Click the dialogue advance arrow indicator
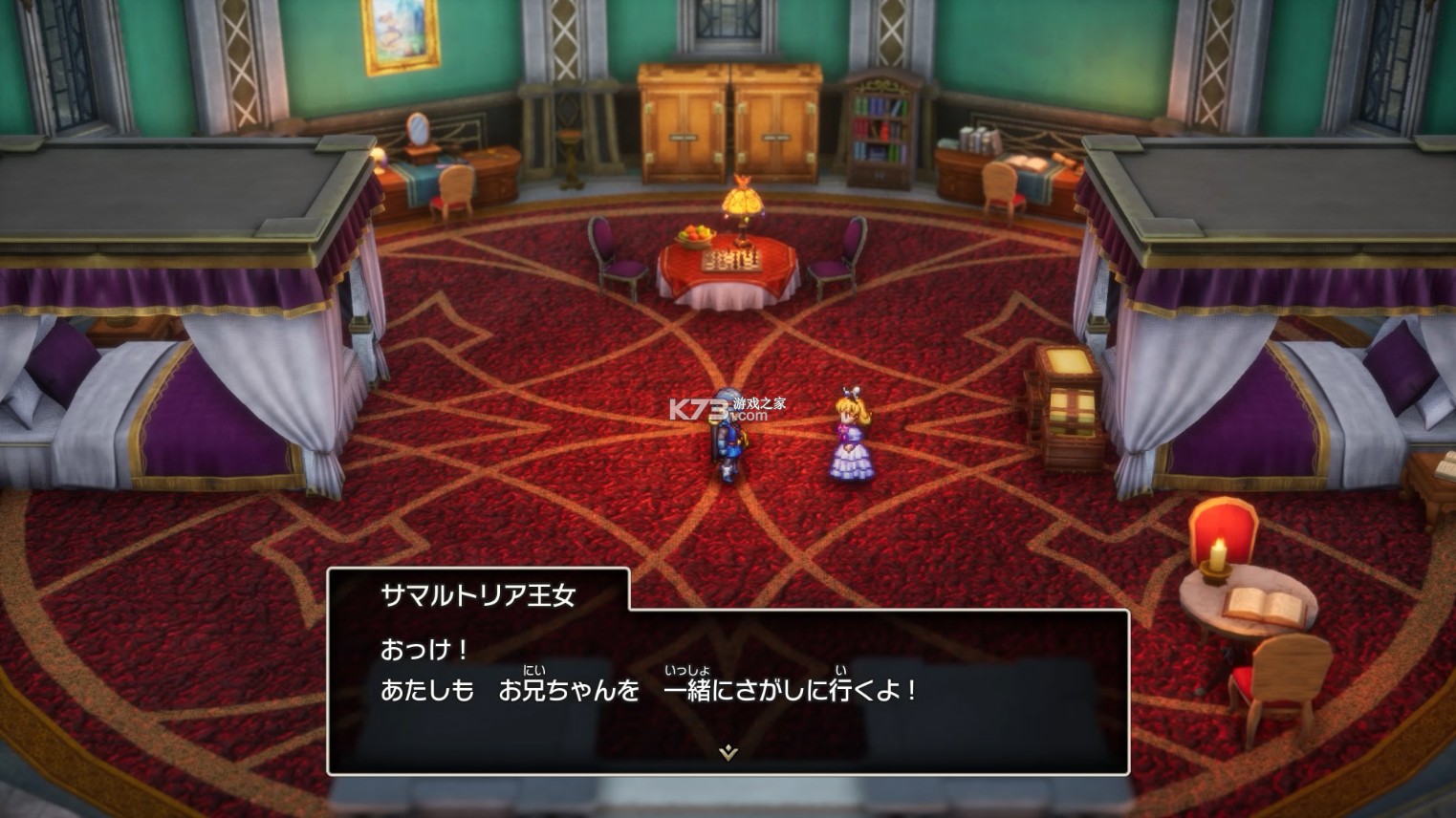The height and width of the screenshot is (818, 1456). 728,752
